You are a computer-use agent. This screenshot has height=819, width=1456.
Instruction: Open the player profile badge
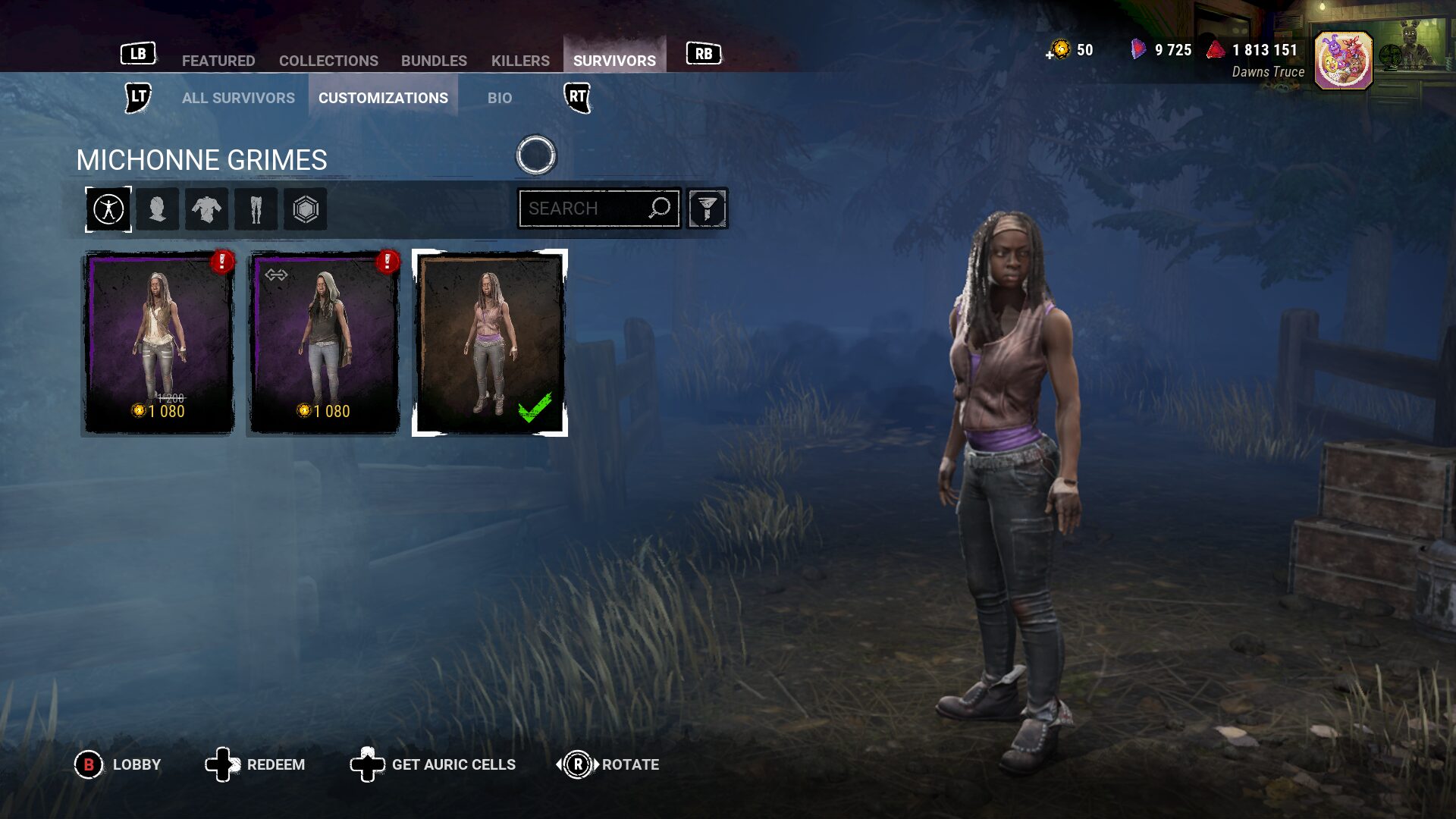[1342, 61]
